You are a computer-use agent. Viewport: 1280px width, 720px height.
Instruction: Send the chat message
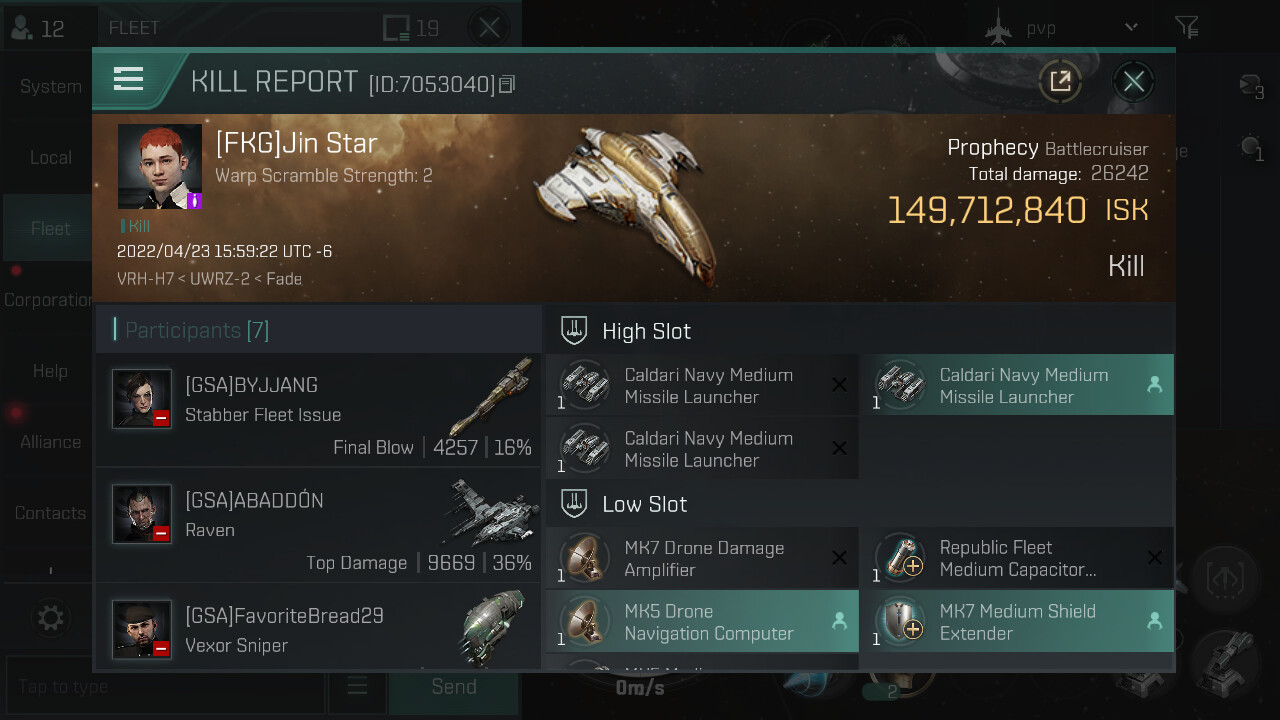[453, 687]
